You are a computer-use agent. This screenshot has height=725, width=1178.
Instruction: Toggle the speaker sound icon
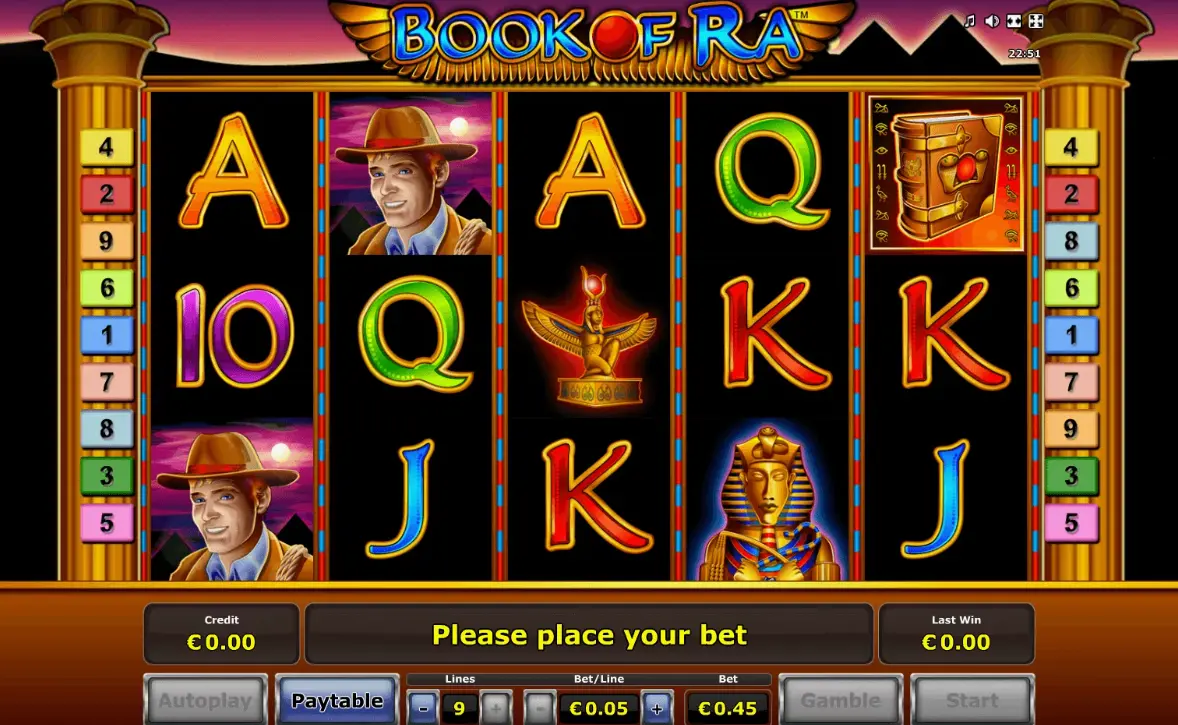point(991,21)
